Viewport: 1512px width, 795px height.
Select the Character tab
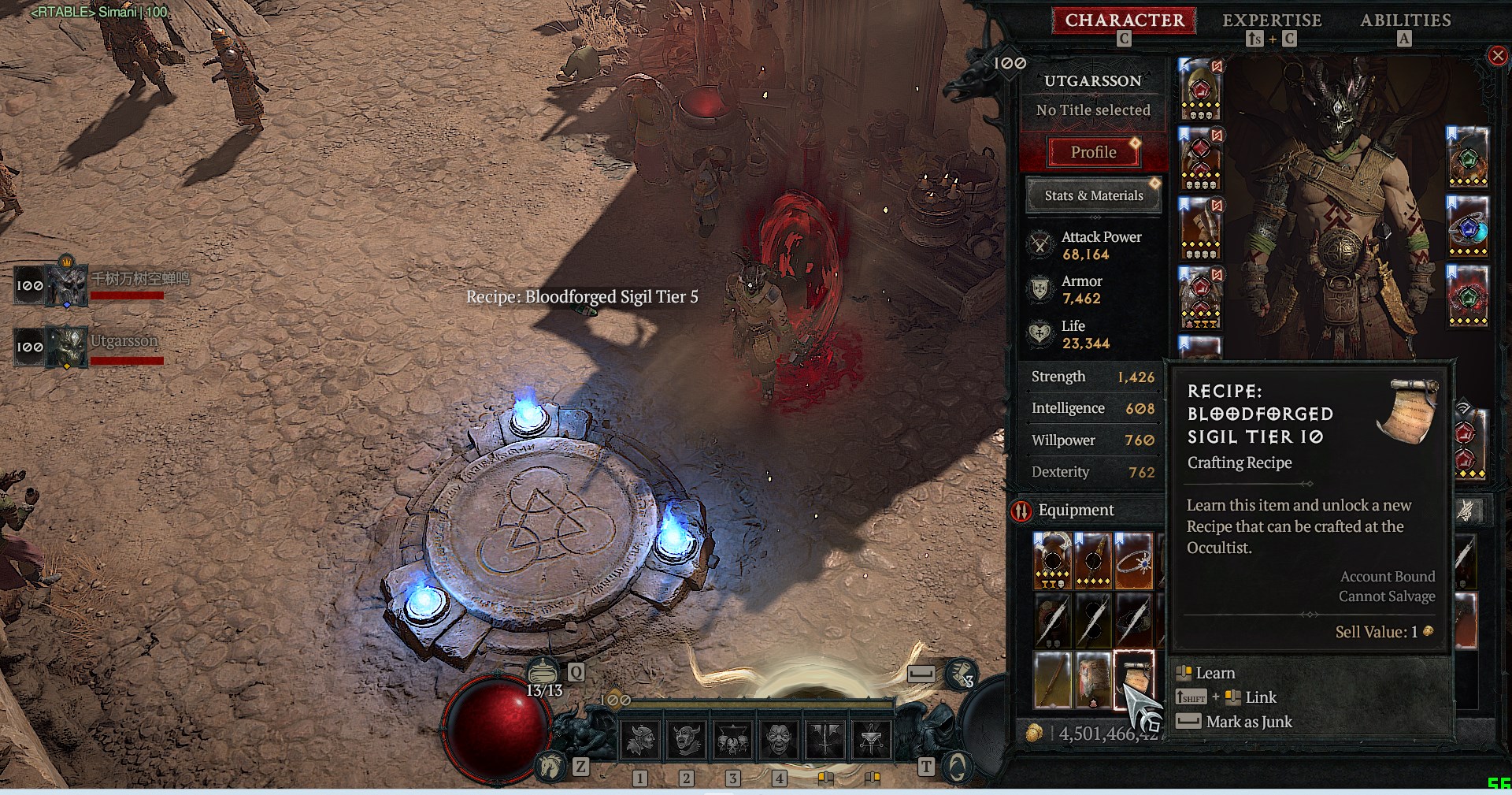pos(1124,20)
